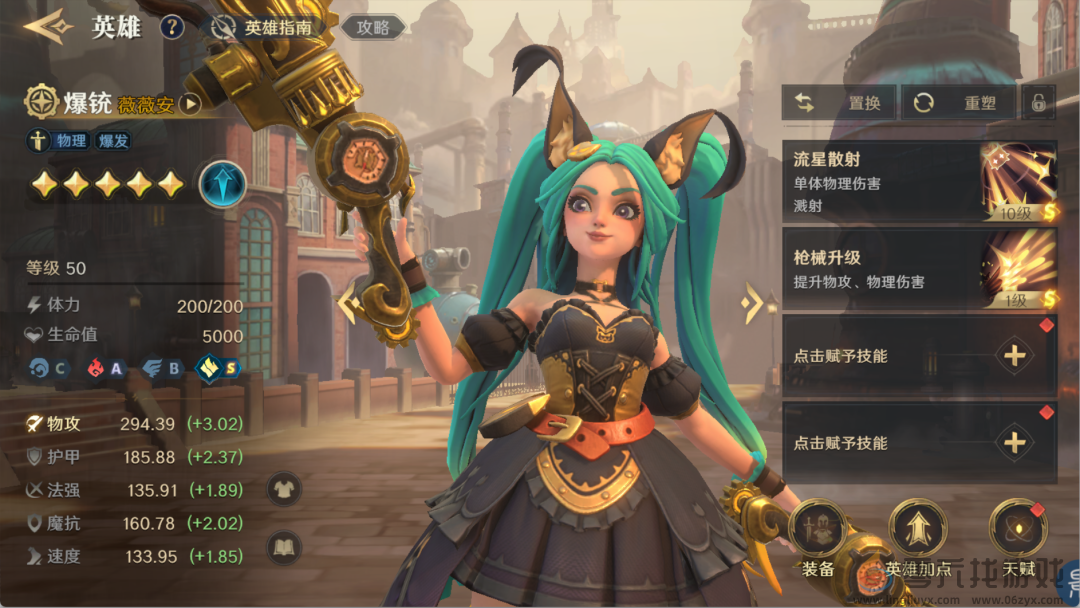Select the S-rank yellow aptitude badge
The height and width of the screenshot is (608, 1080).
coord(218,368)
